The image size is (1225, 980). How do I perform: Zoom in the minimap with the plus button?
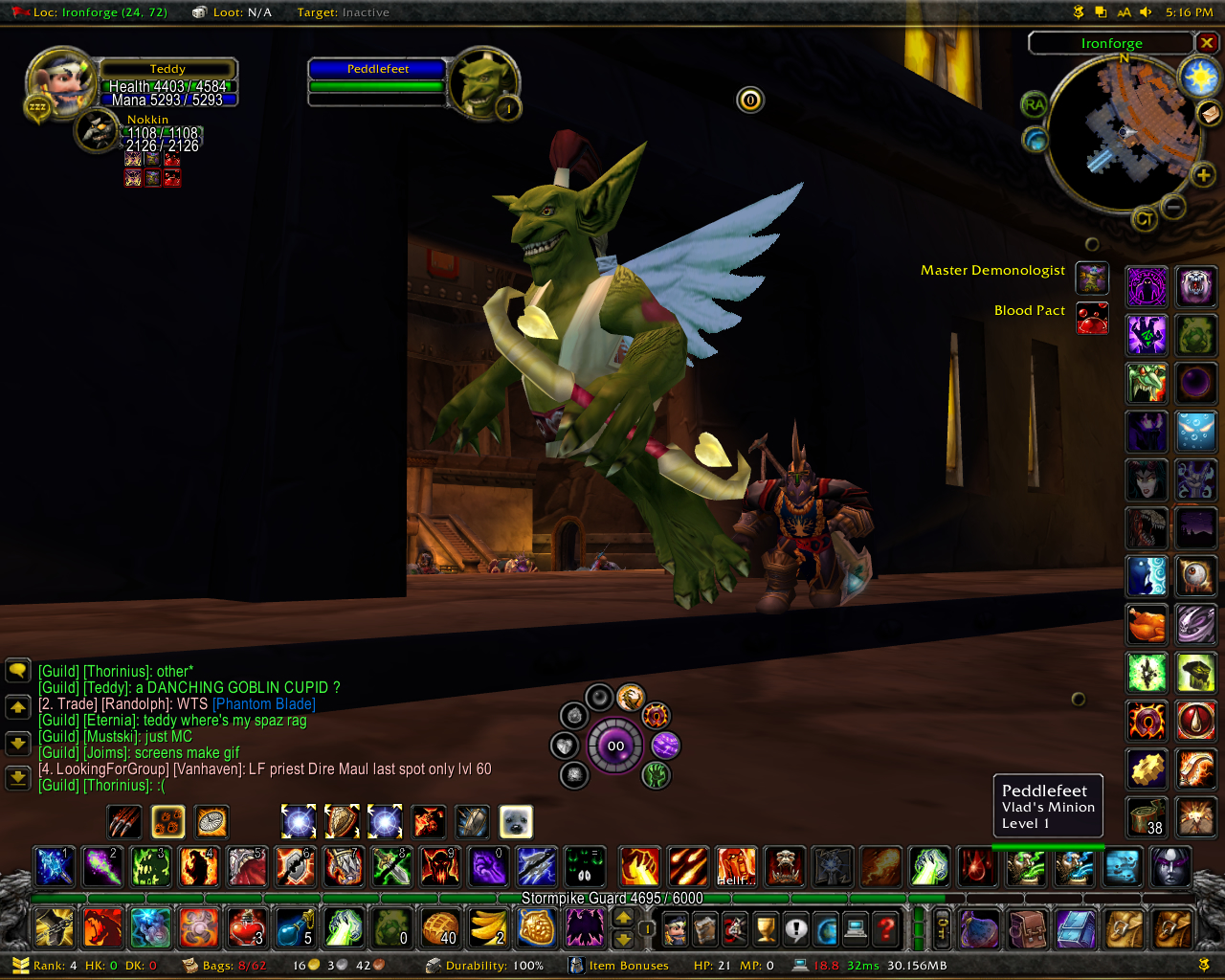pos(1203,174)
